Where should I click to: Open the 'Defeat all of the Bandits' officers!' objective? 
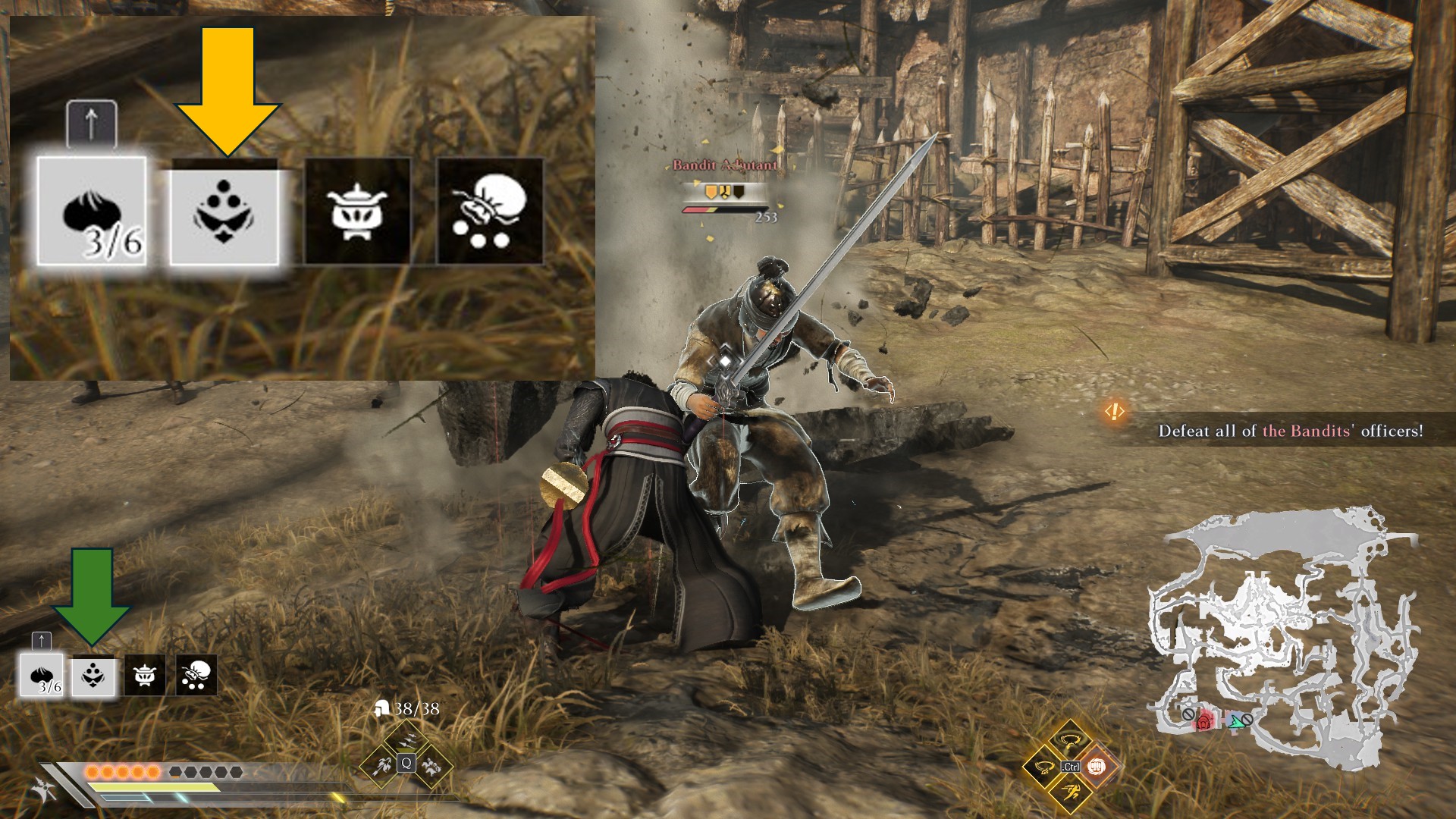click(x=1290, y=431)
